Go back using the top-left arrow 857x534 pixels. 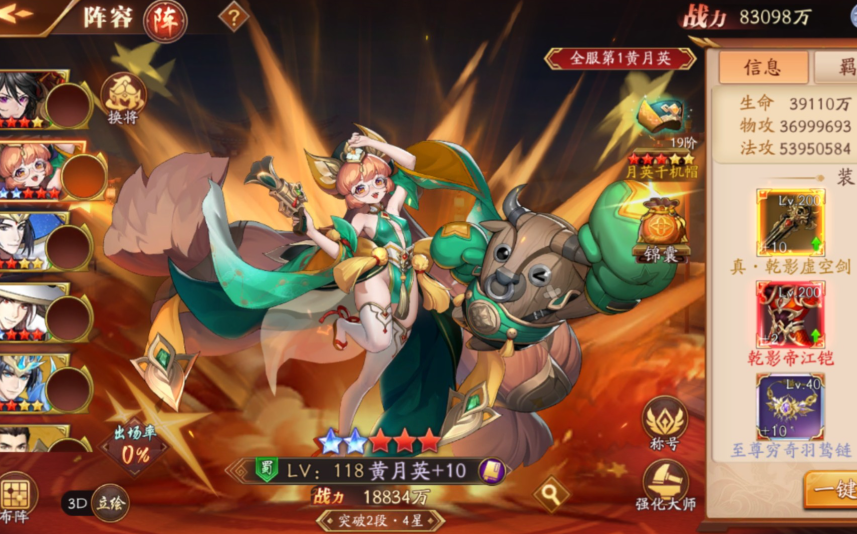20,17
